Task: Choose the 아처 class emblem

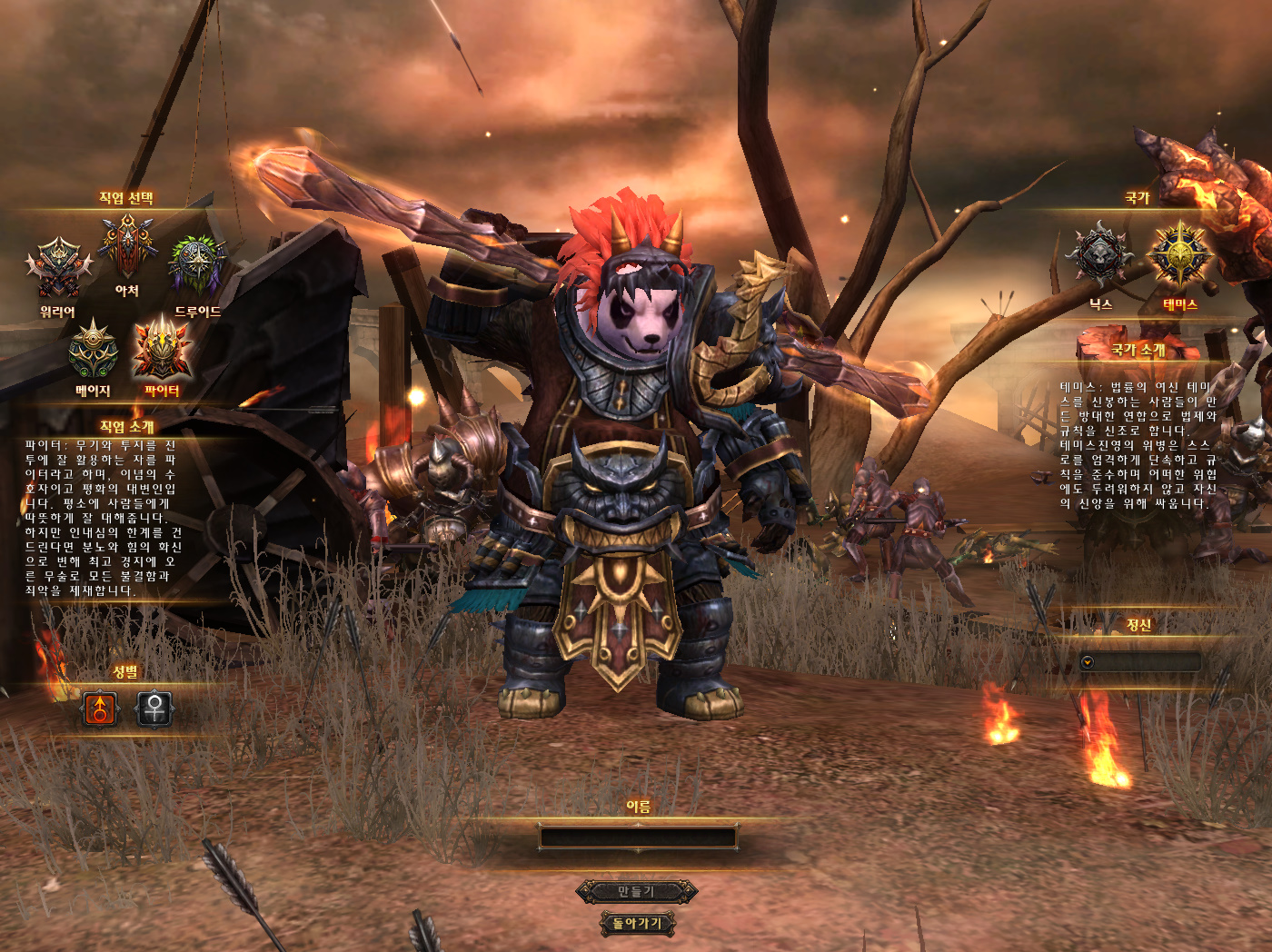Action: pyautogui.click(x=127, y=247)
